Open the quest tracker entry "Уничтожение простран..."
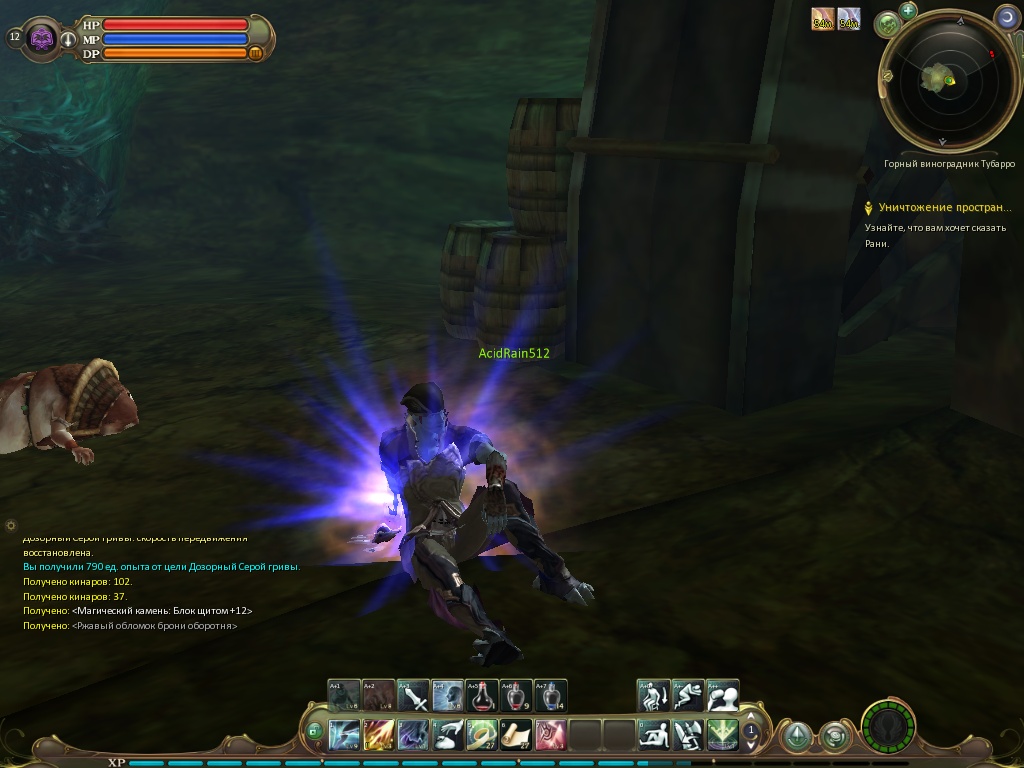This screenshot has width=1024, height=768. tap(943, 208)
